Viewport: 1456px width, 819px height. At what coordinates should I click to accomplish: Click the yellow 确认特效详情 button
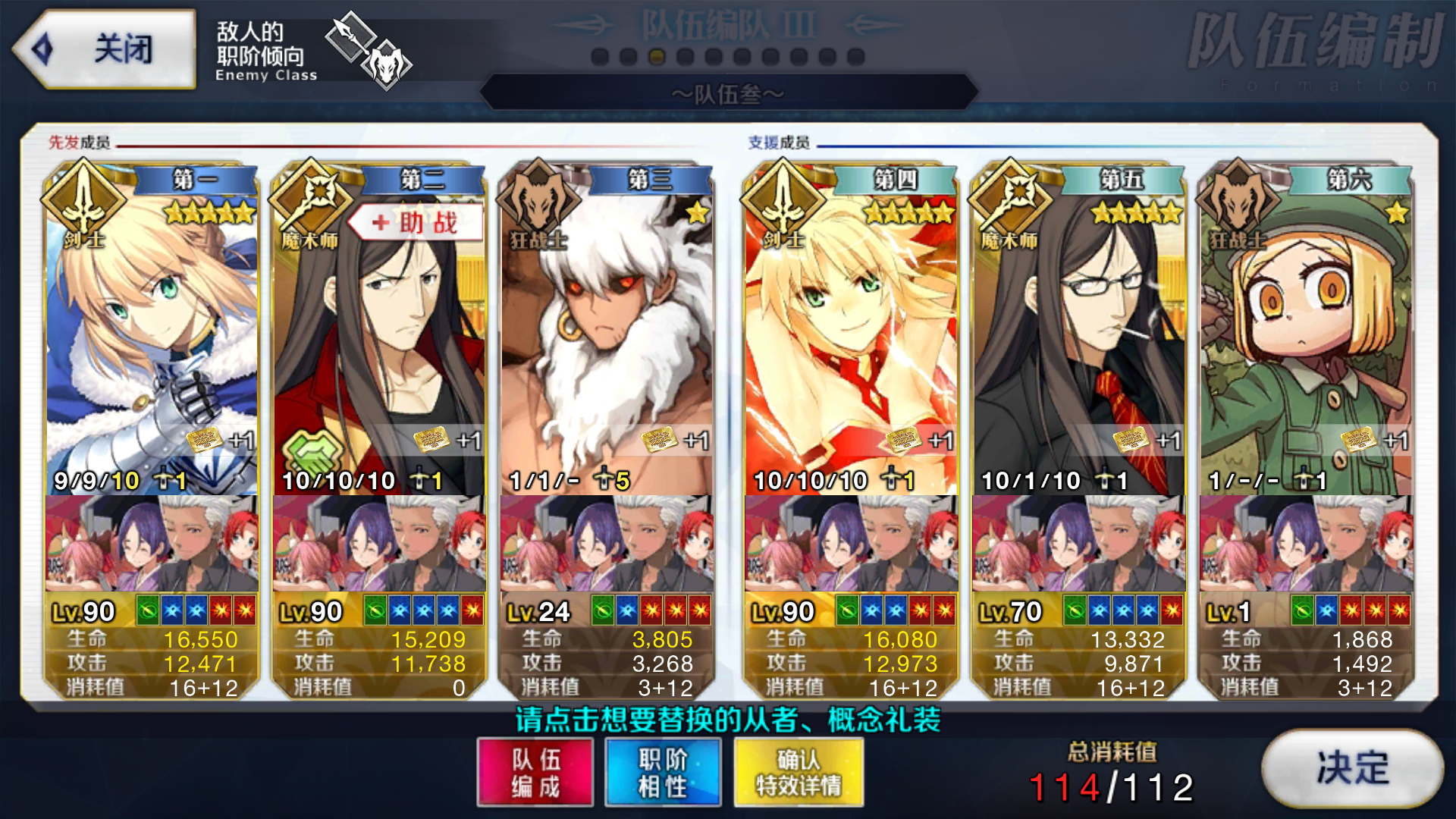pos(798,772)
